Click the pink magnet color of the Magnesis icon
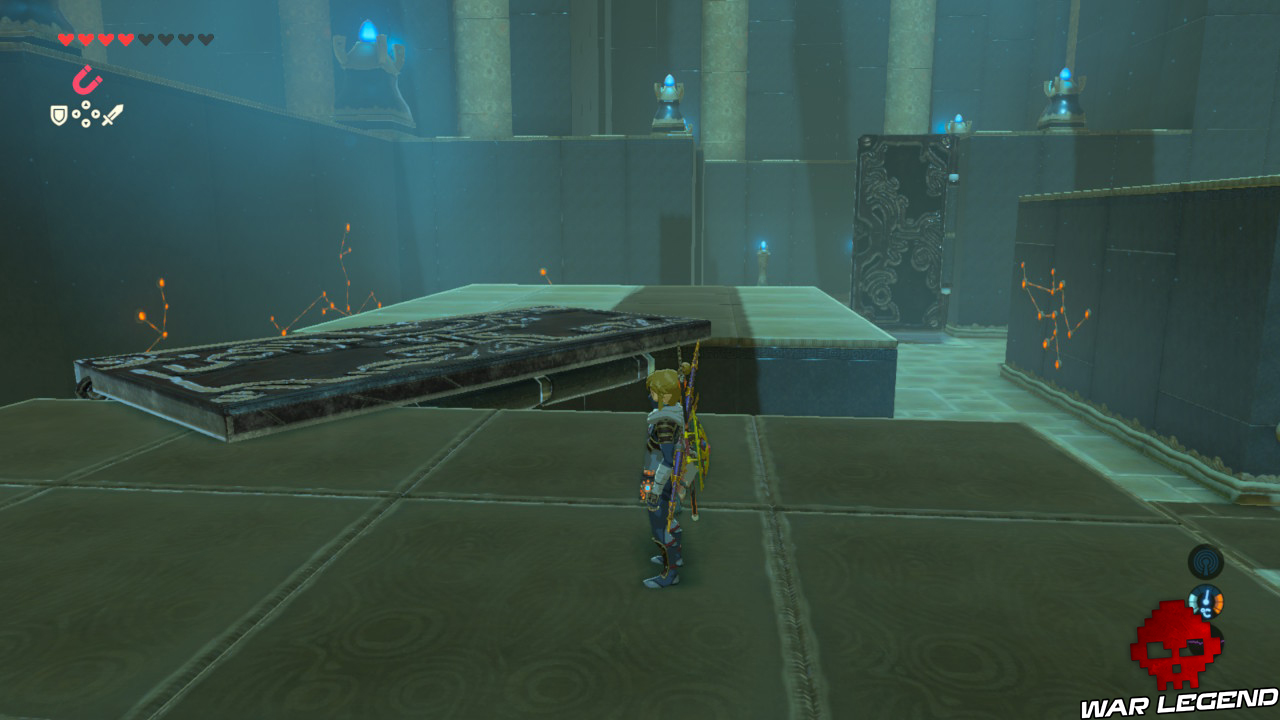Image resolution: width=1280 pixels, height=720 pixels. 87,80
